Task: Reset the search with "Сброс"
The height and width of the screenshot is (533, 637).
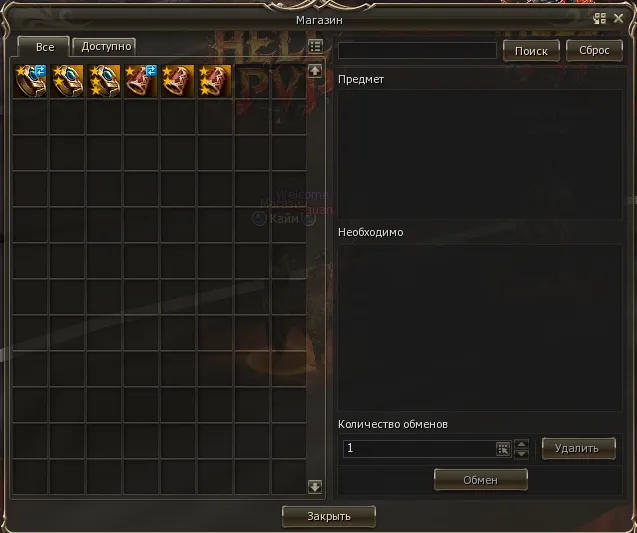Action: (594, 50)
